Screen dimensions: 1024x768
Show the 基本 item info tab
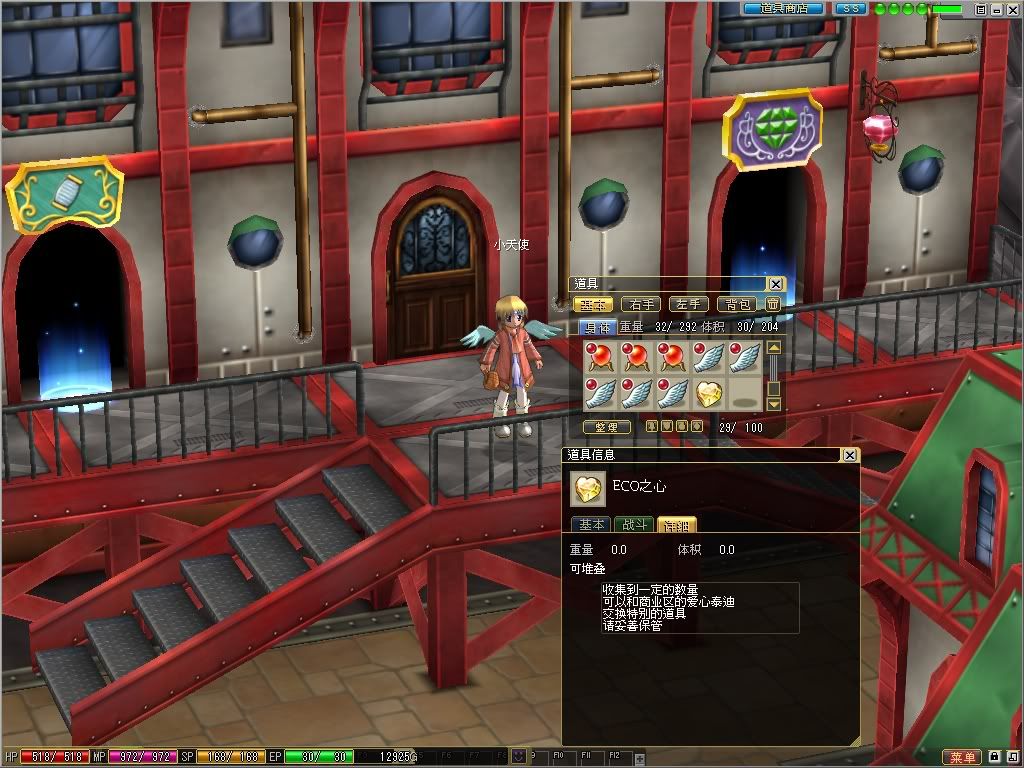click(591, 524)
